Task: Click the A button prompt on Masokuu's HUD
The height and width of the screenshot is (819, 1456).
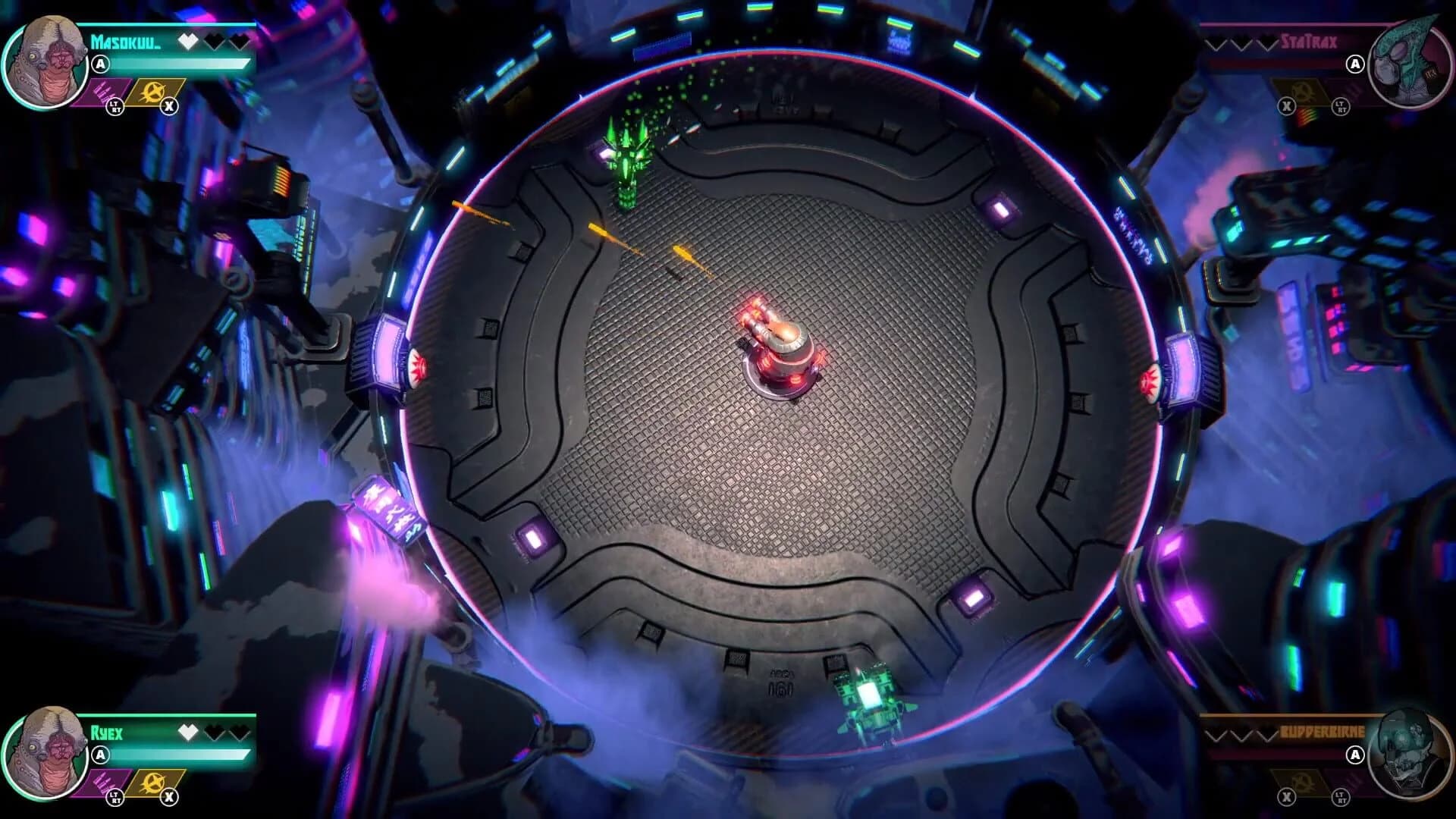Action: pyautogui.click(x=99, y=63)
